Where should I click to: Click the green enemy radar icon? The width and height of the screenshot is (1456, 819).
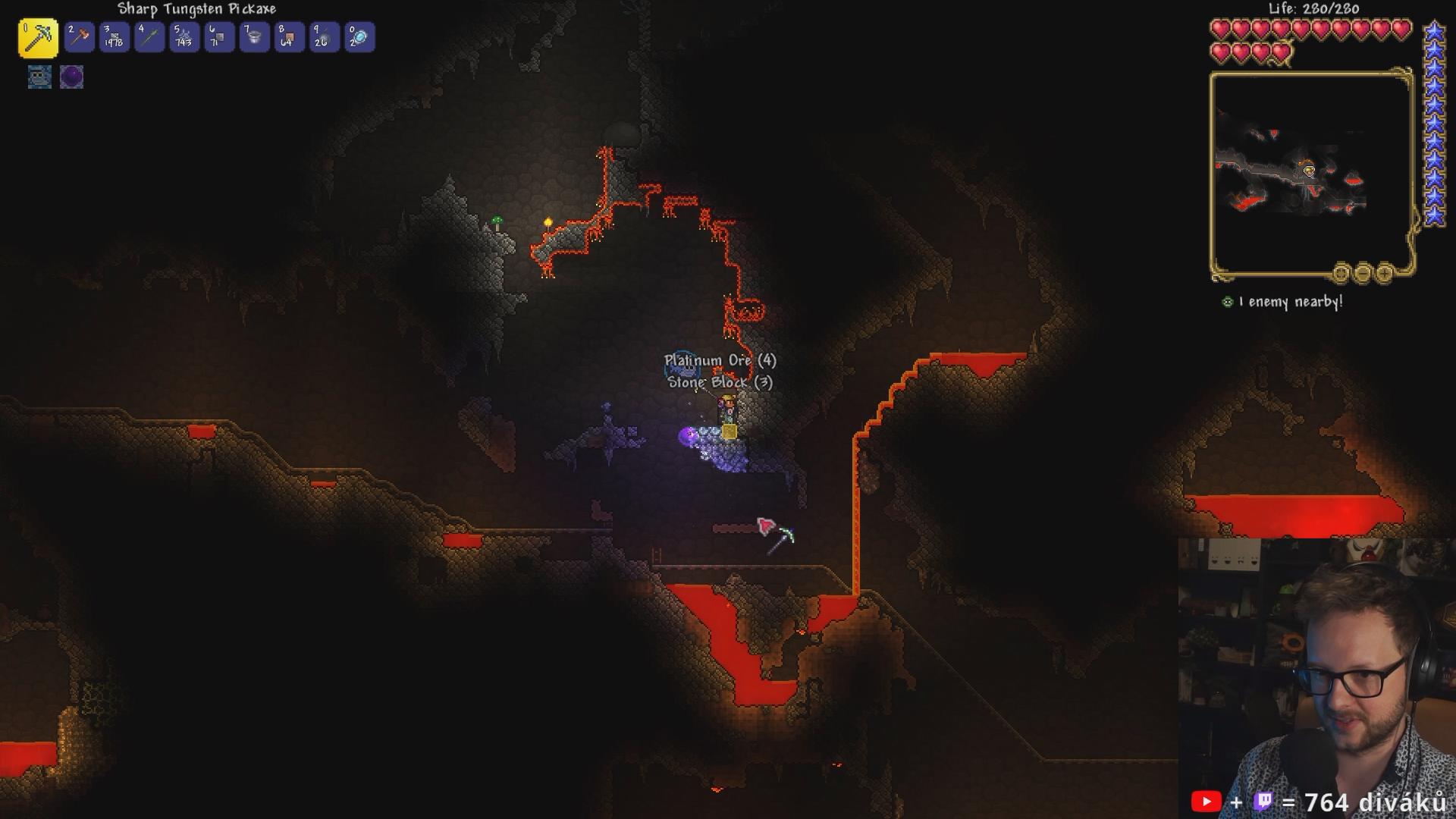(1227, 302)
